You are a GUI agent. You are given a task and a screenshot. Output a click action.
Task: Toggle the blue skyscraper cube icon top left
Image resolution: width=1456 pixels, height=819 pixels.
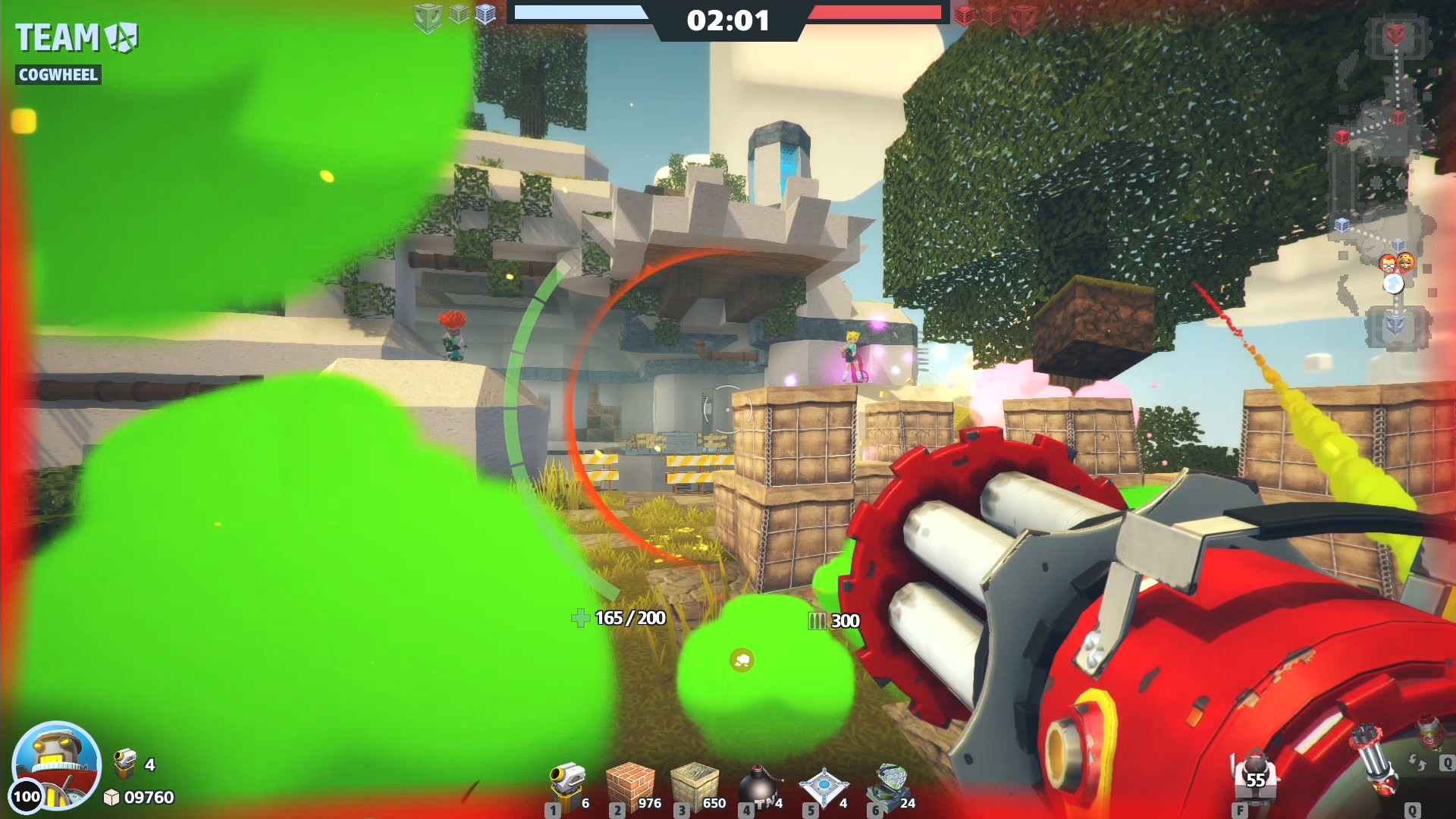point(486,14)
